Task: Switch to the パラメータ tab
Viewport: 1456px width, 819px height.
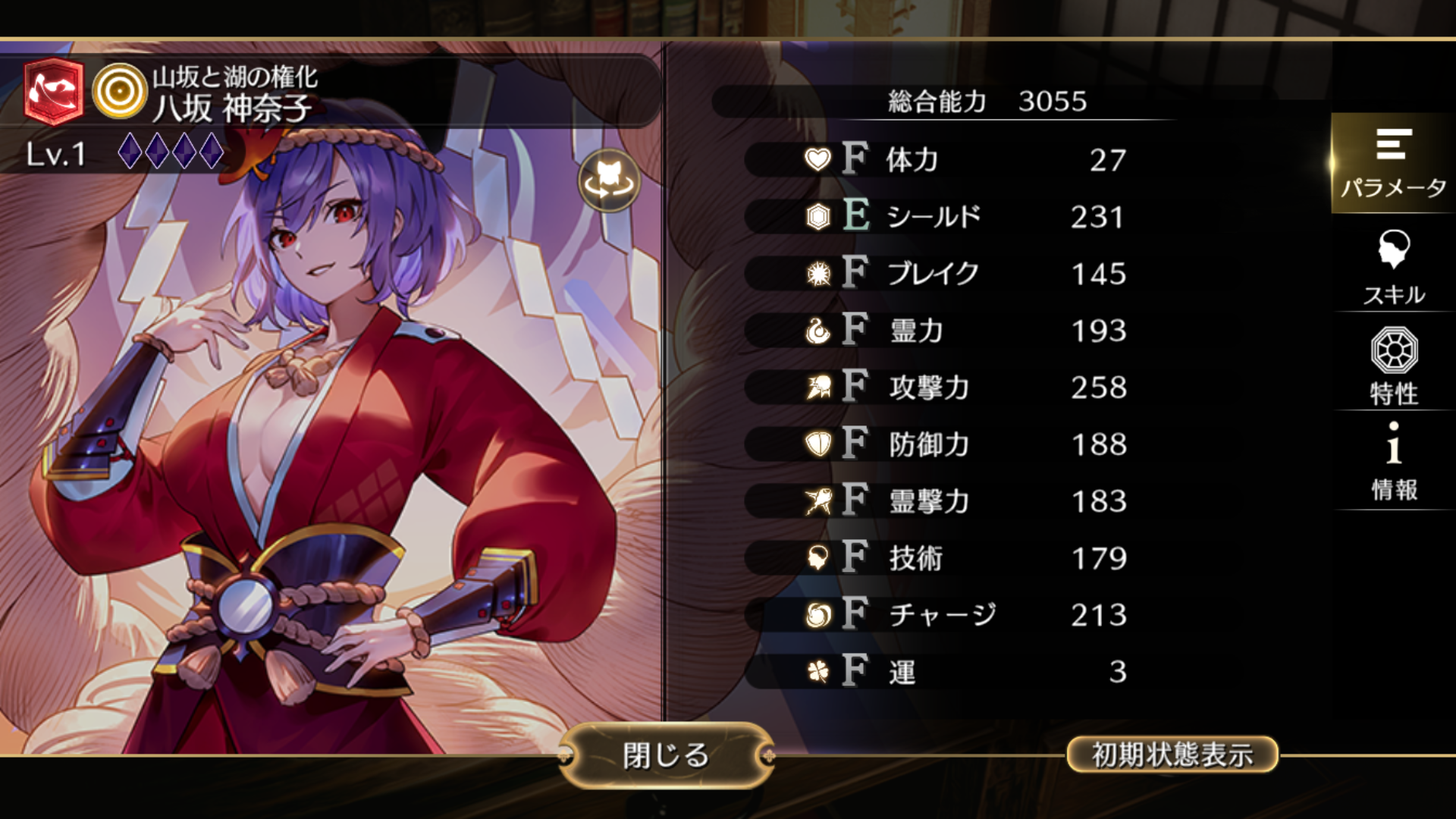Action: 1393,163
